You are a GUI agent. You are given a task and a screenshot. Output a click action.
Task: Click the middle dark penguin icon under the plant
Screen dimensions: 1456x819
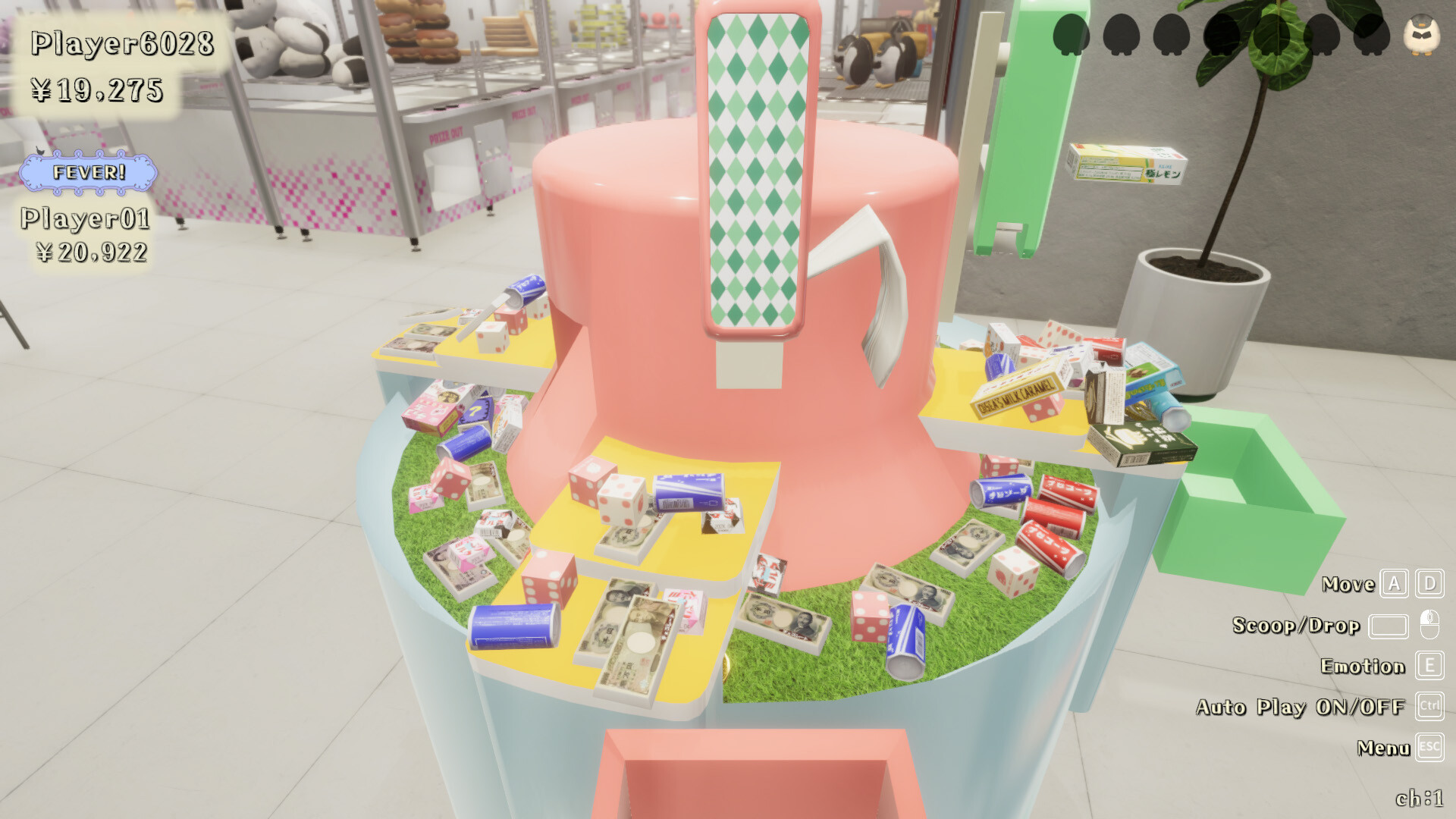[1223, 34]
